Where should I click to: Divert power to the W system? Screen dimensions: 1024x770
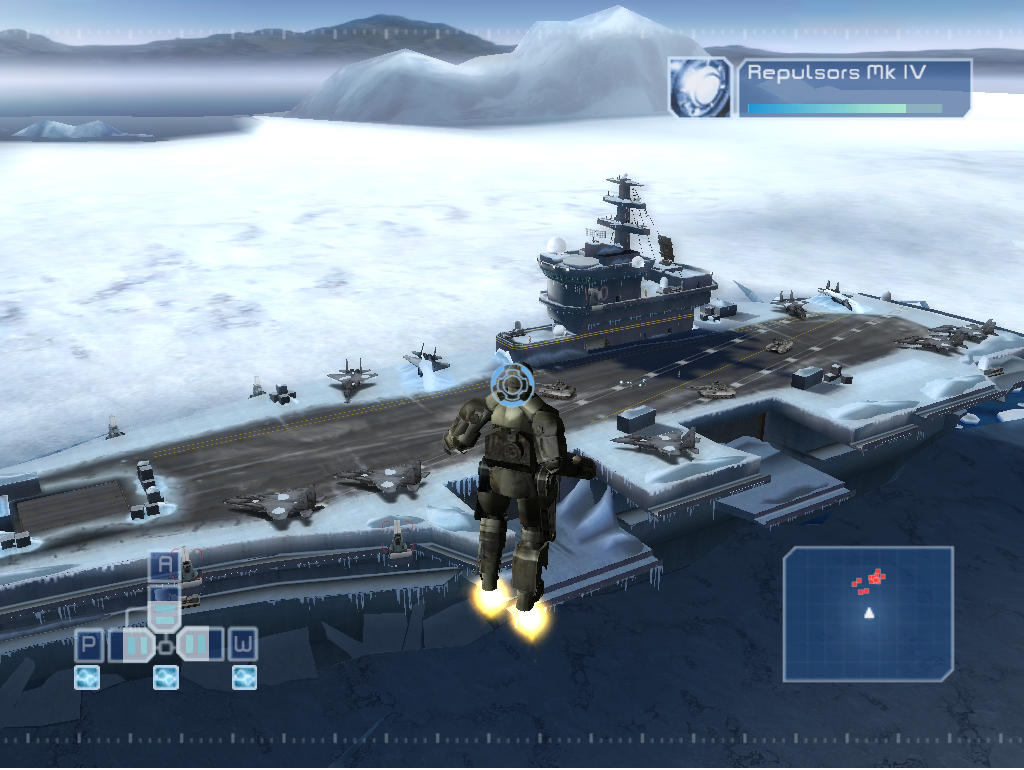243,644
